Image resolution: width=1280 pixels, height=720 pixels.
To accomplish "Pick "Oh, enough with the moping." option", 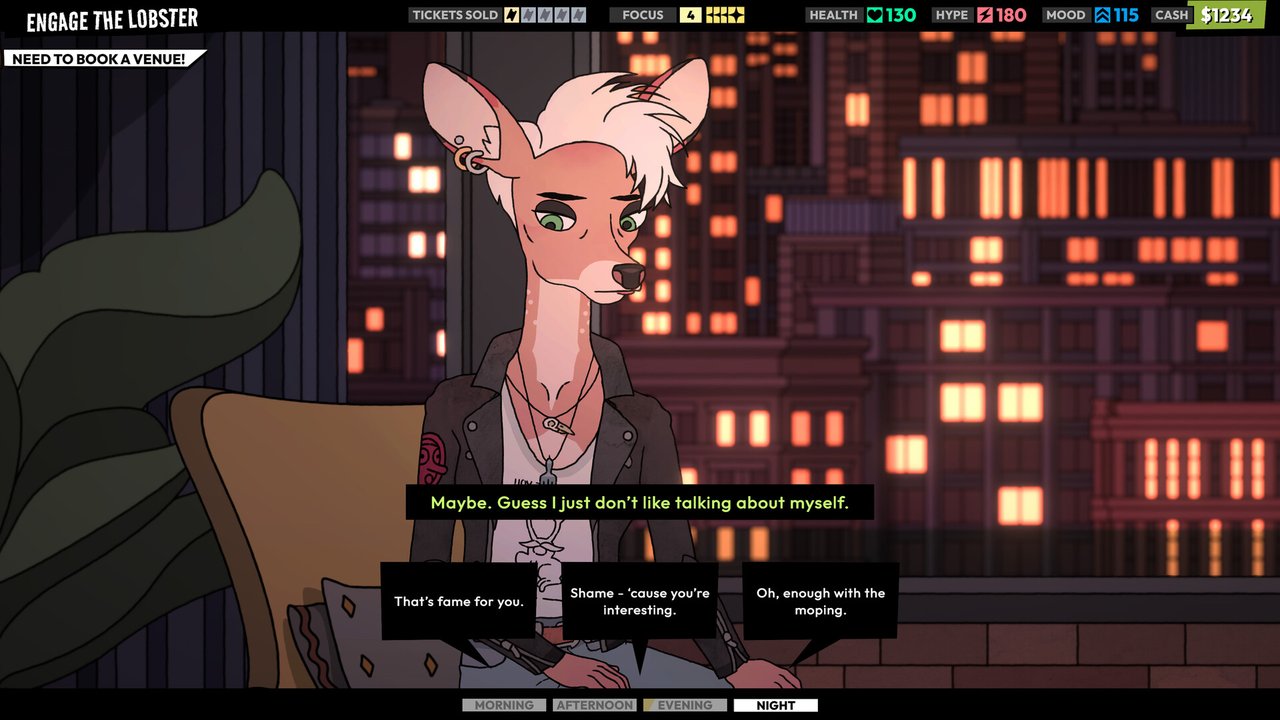I will [820, 601].
